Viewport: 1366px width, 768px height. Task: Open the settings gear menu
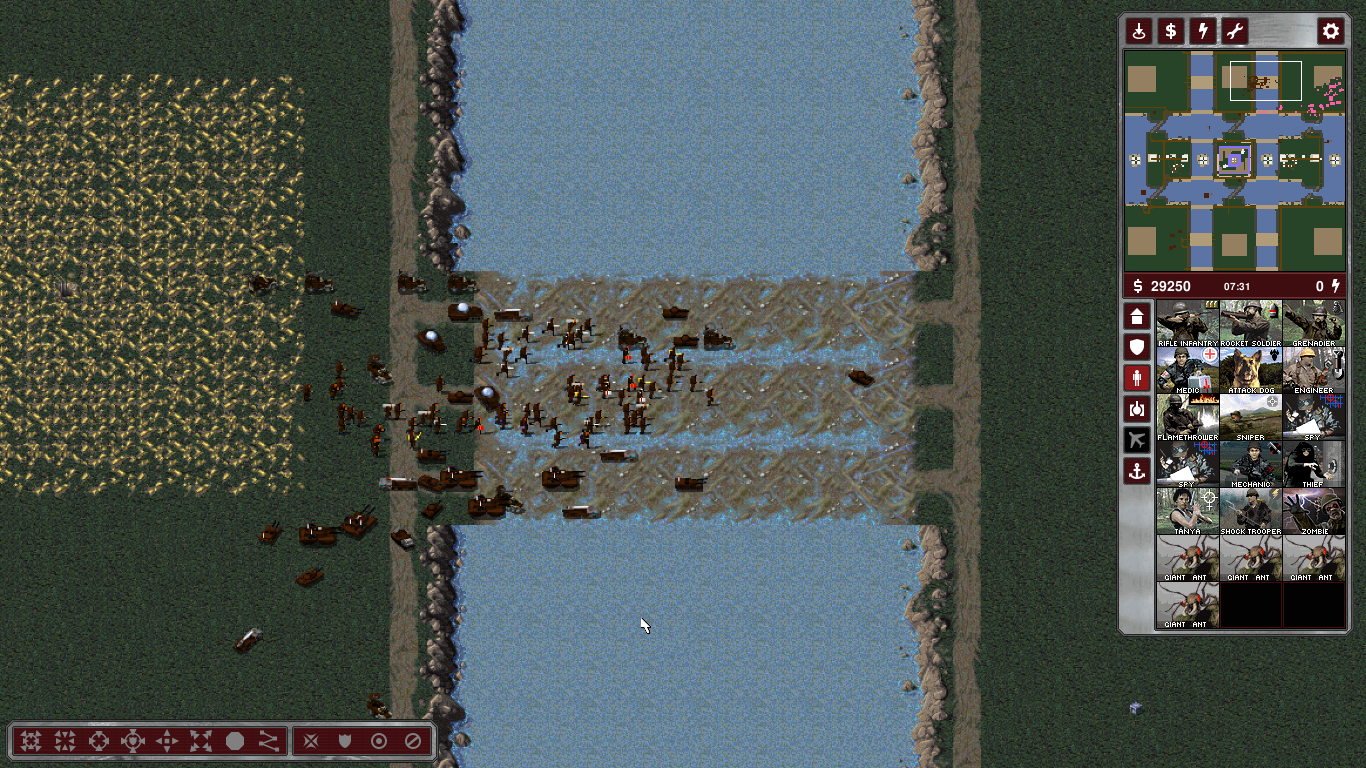(x=1330, y=31)
